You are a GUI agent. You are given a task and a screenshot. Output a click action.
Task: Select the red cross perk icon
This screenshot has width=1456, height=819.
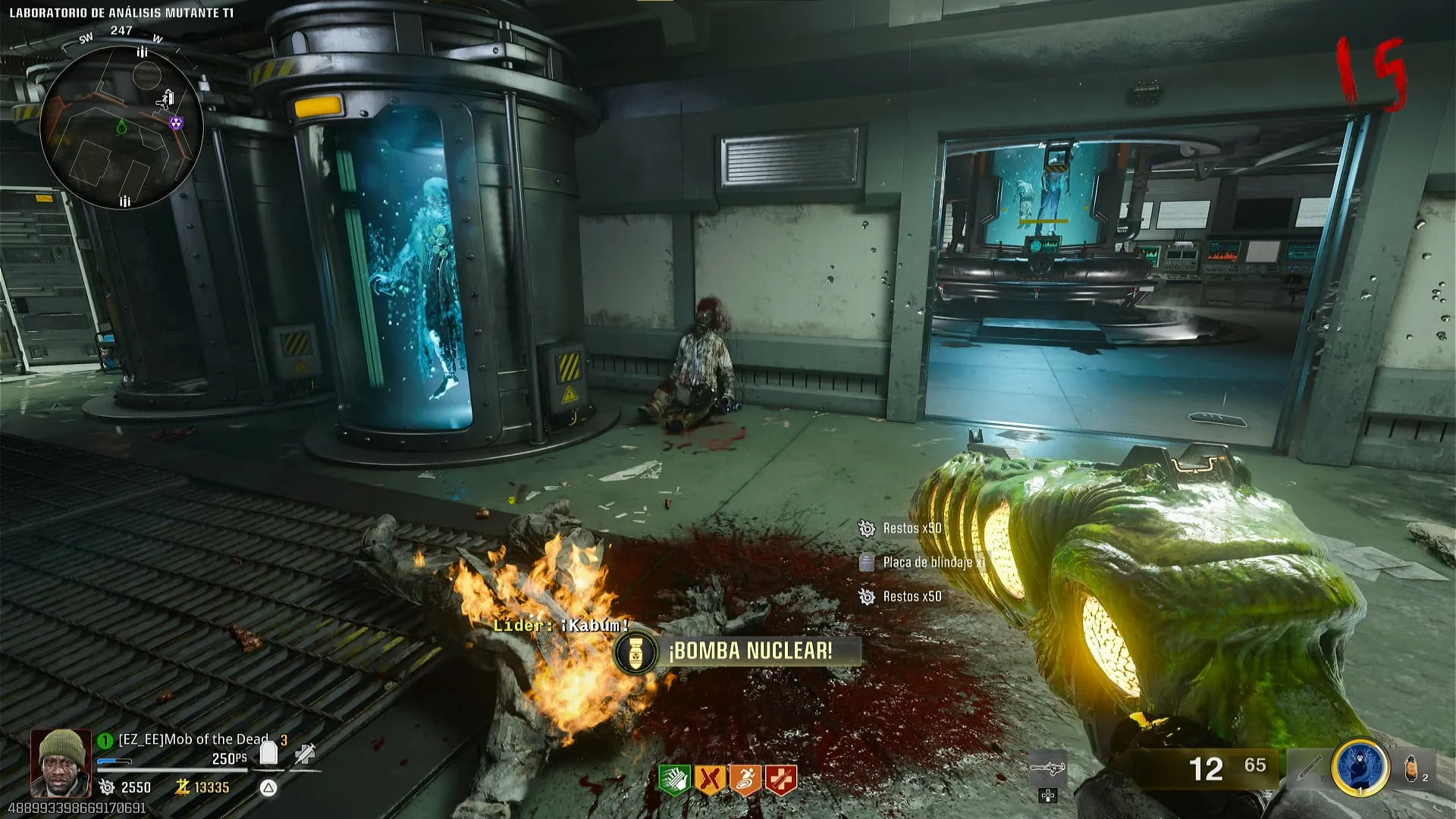coord(780,780)
